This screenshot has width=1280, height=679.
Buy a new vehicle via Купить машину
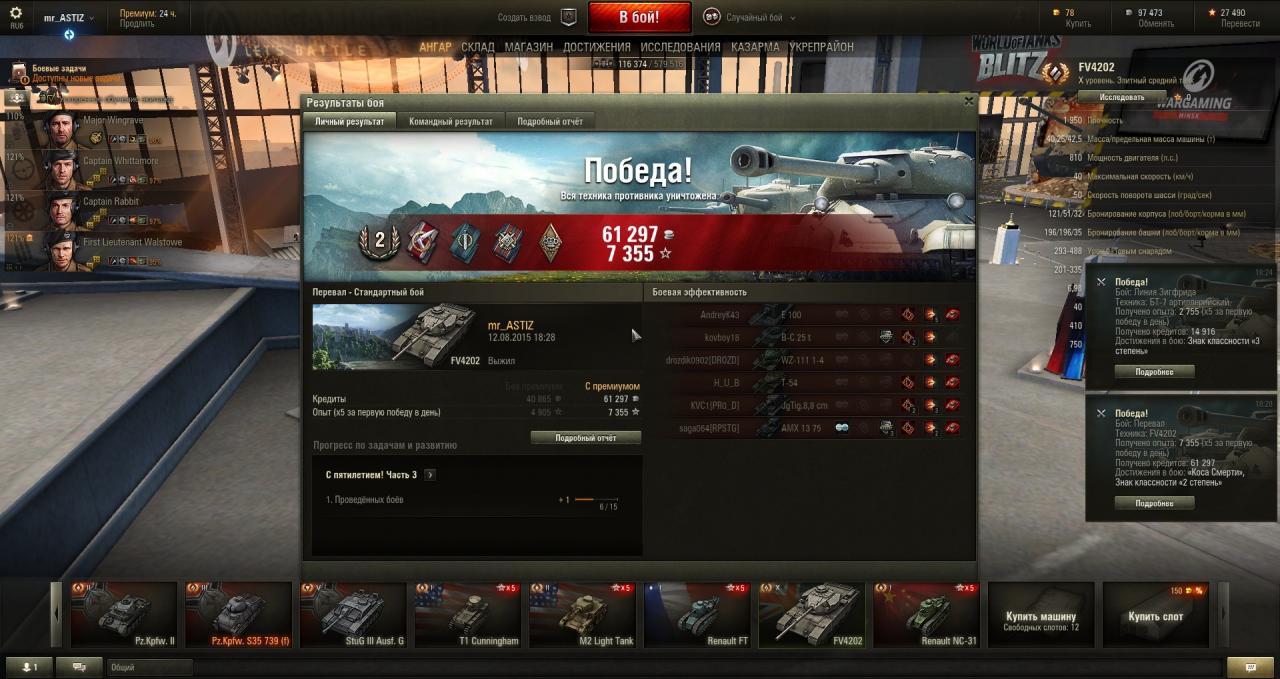click(1040, 616)
